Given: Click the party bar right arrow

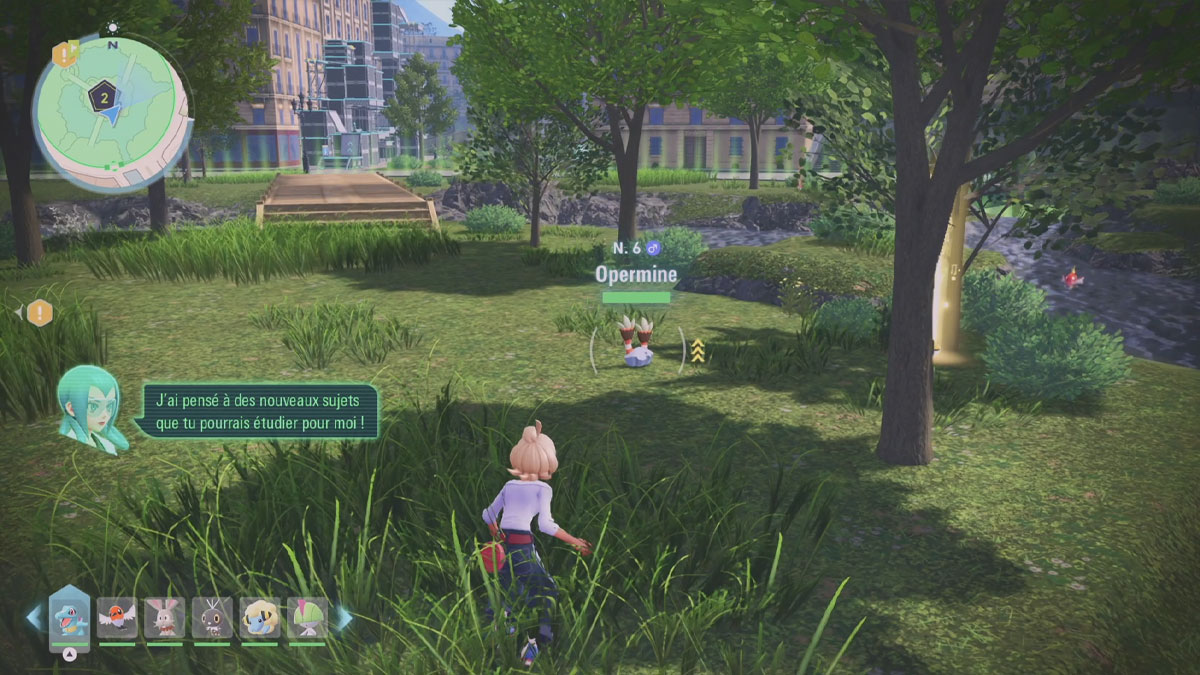Looking at the screenshot, I should tap(343, 618).
